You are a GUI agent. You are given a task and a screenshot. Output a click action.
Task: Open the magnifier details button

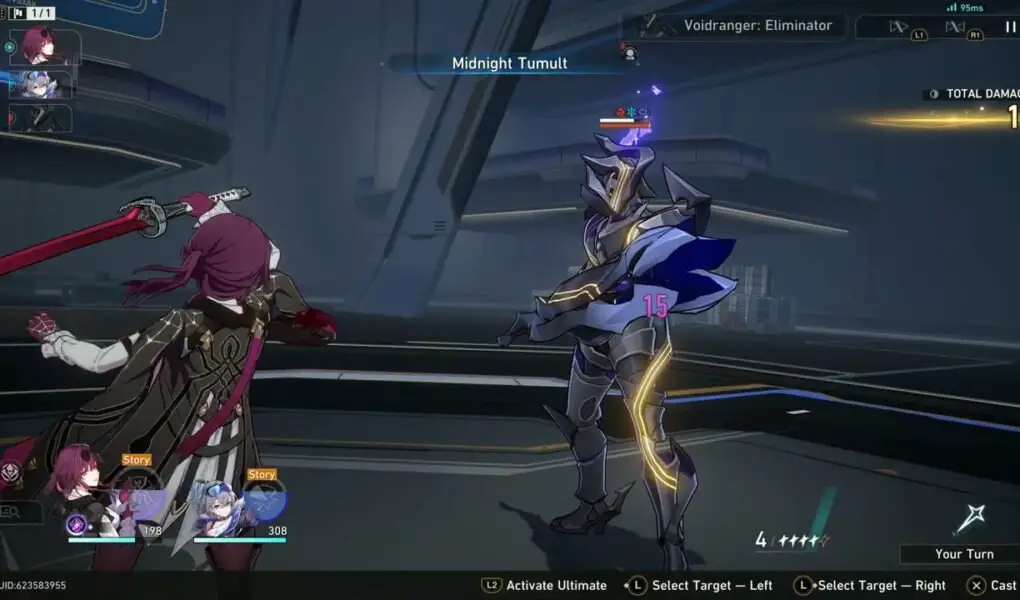pyautogui.click(x=14, y=513)
